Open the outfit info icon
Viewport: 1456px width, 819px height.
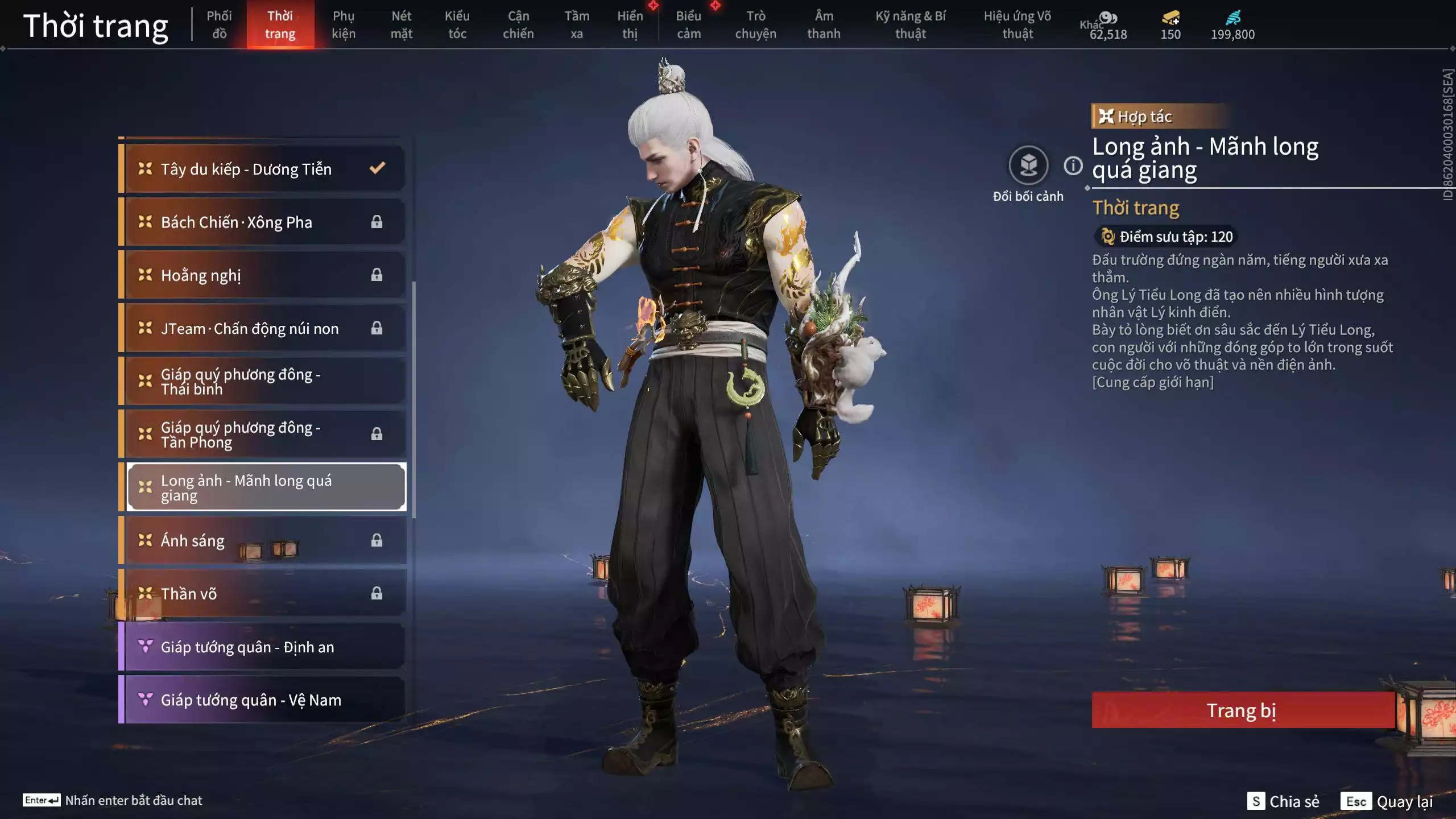point(1073,166)
